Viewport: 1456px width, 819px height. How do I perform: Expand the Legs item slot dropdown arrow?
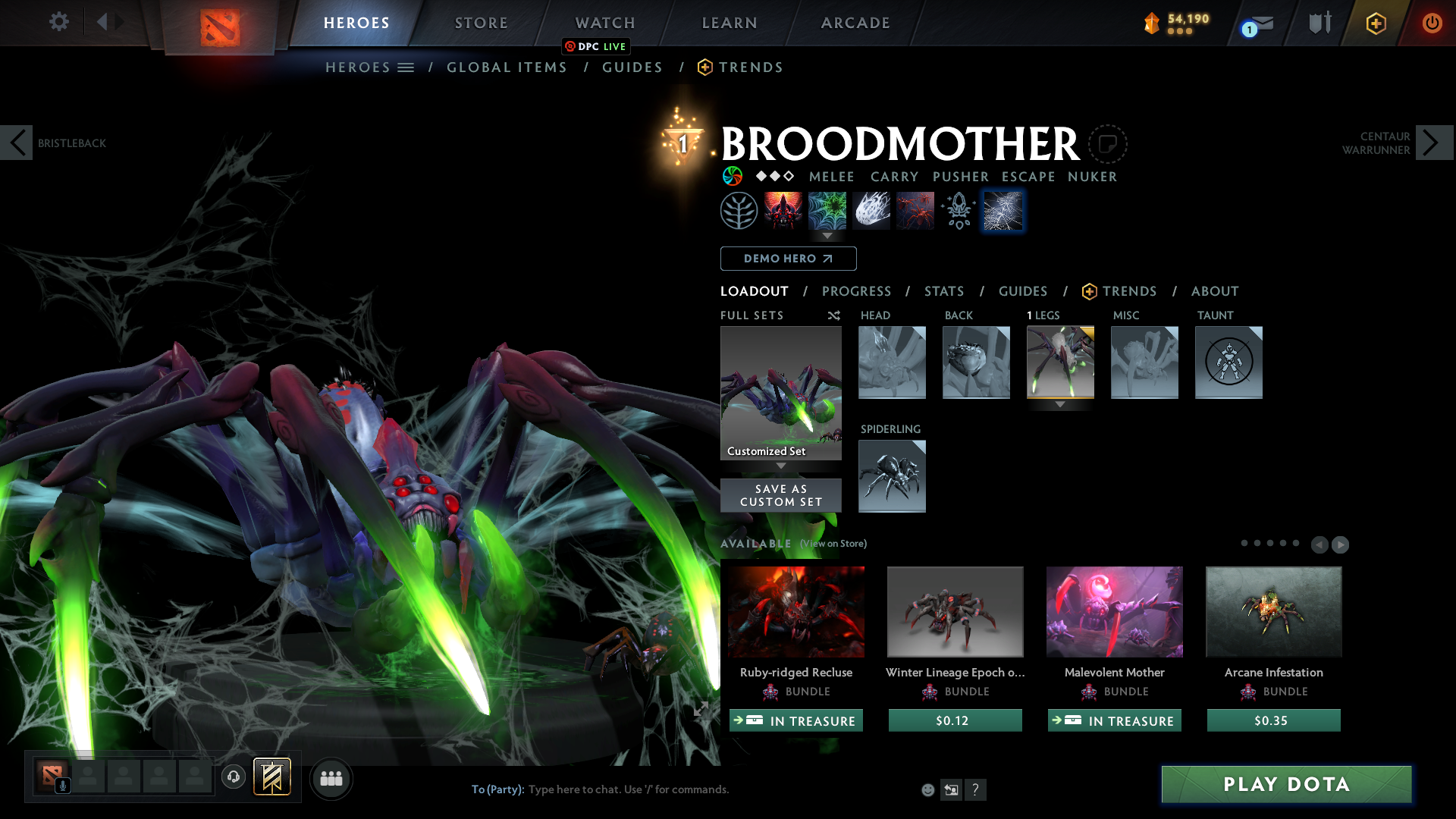1060,404
